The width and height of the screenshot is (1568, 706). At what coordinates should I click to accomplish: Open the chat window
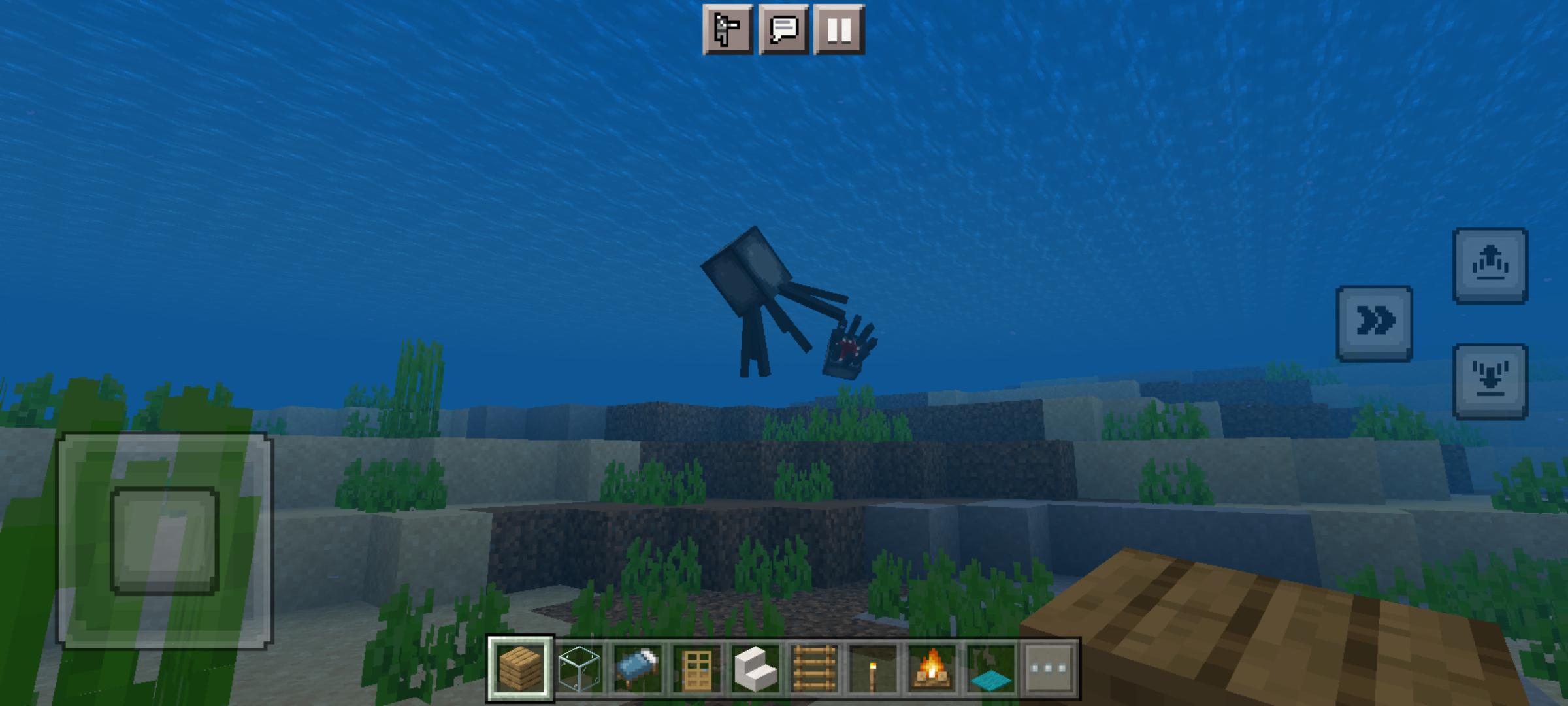[782, 29]
